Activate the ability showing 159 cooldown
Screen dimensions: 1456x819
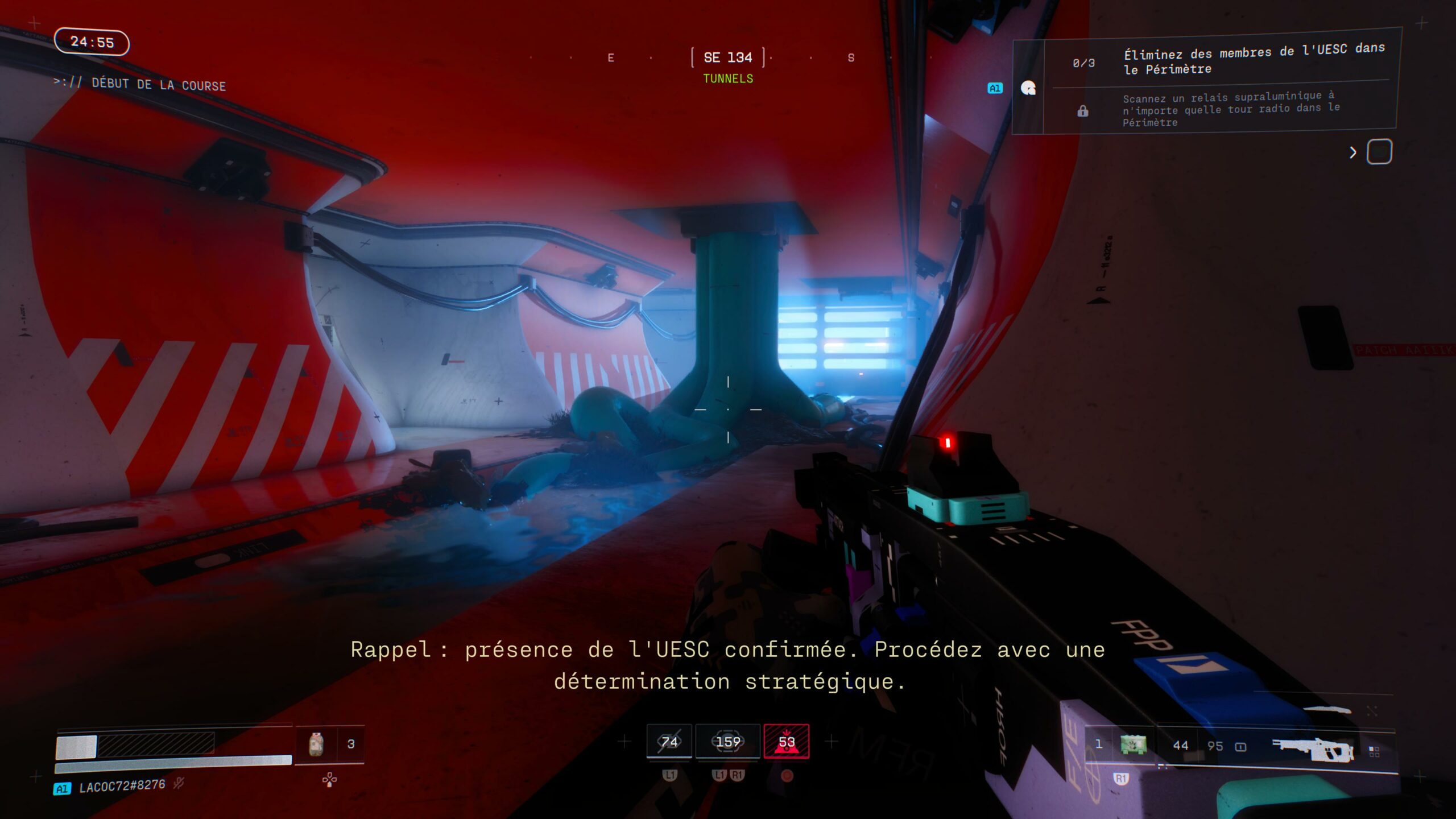pyautogui.click(x=728, y=742)
